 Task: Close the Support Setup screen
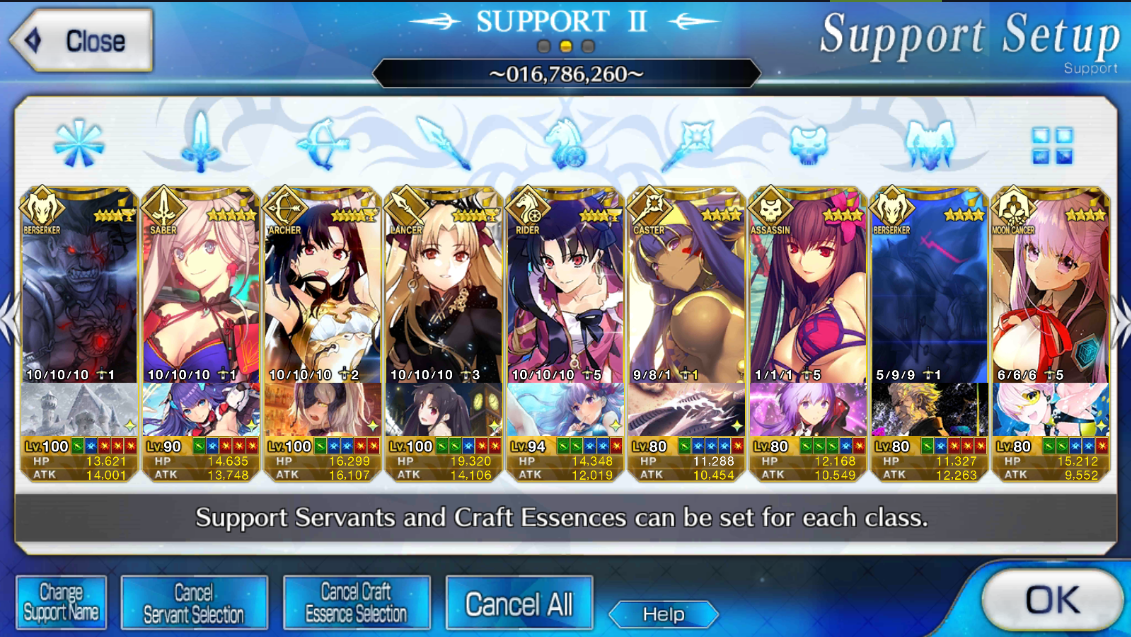82,41
